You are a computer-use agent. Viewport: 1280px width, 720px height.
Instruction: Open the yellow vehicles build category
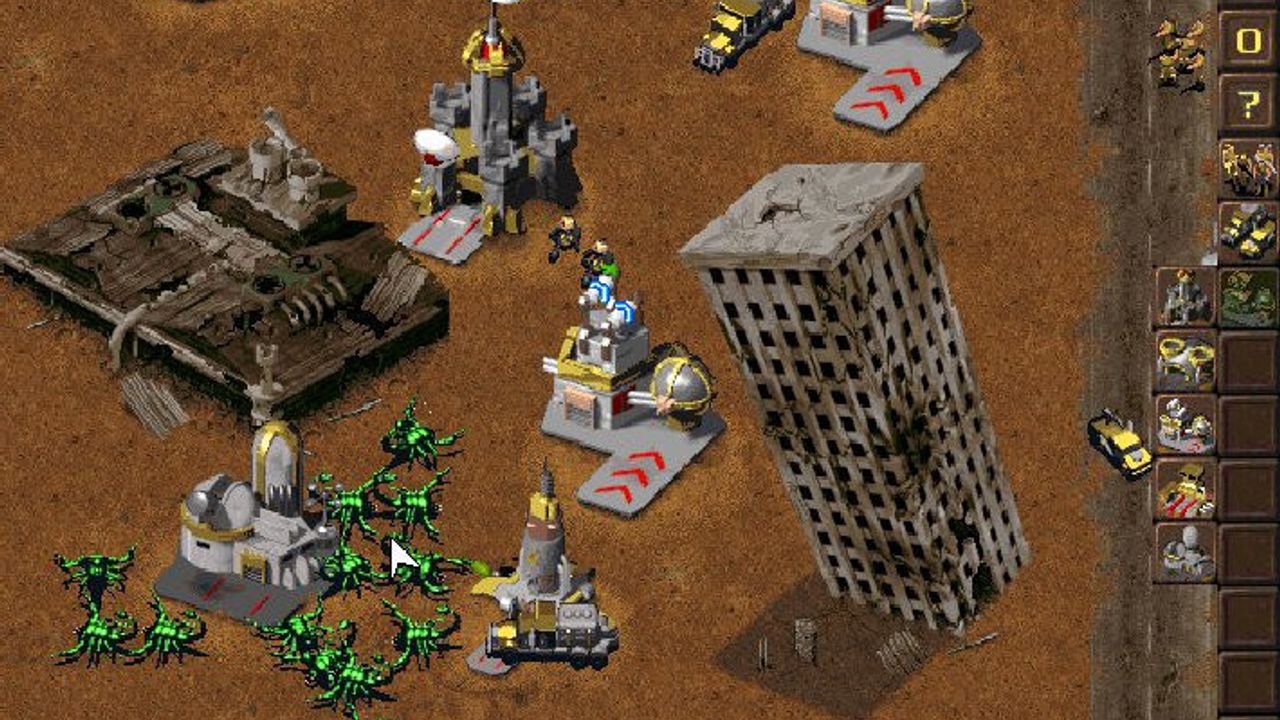(x=1247, y=232)
